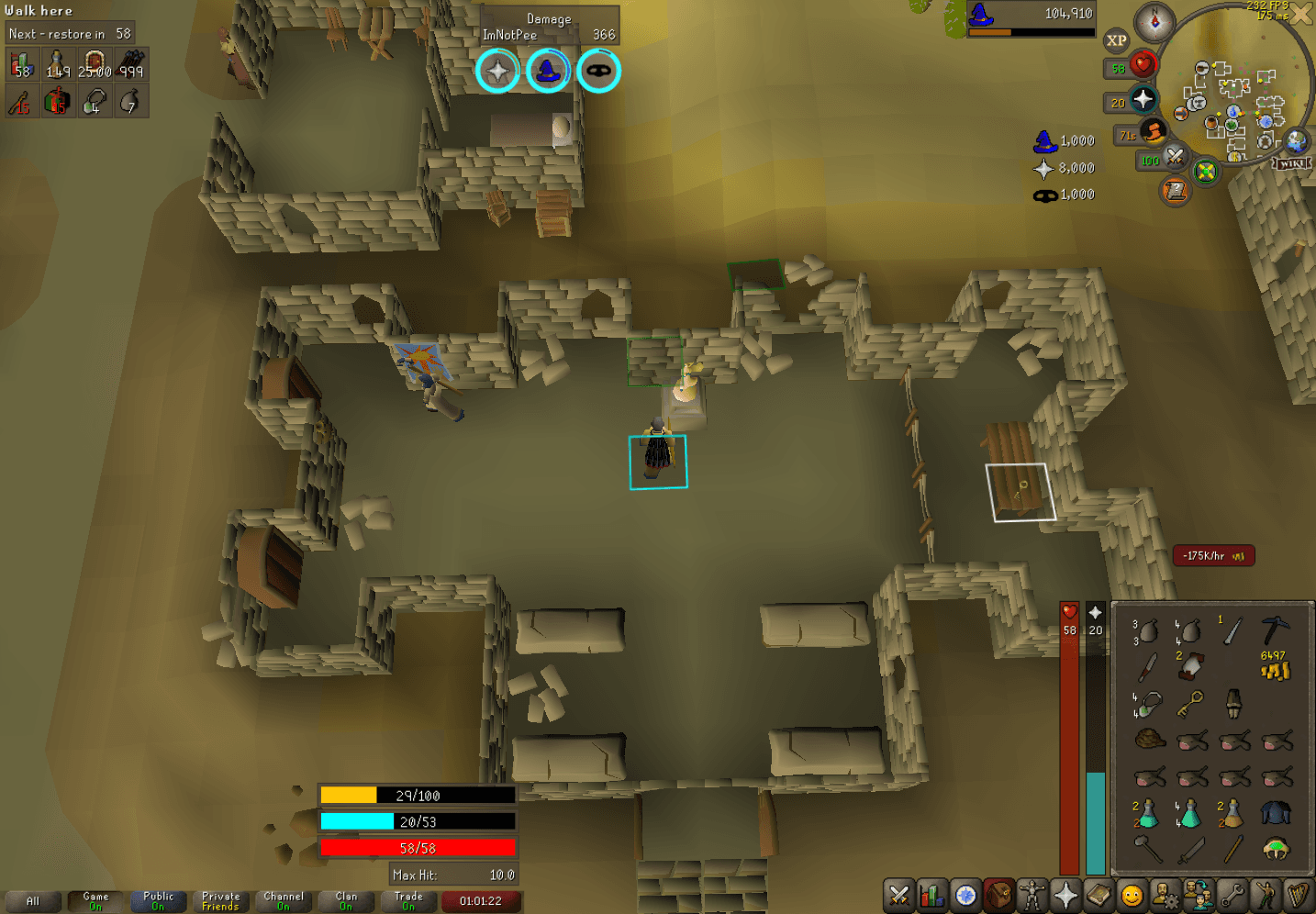Open the worn equipment tab

click(x=1031, y=895)
